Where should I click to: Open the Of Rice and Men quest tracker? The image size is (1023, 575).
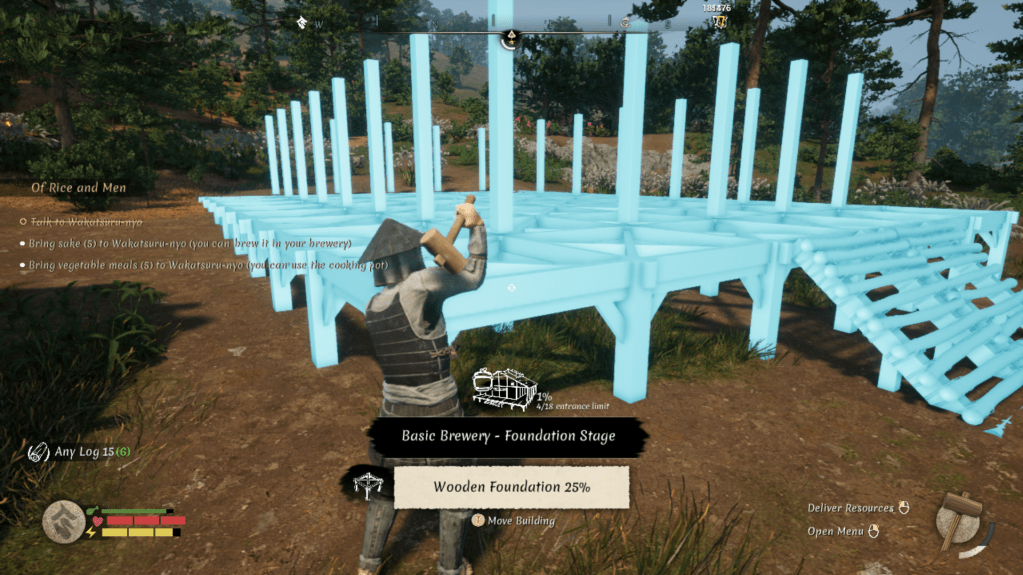tap(79, 188)
